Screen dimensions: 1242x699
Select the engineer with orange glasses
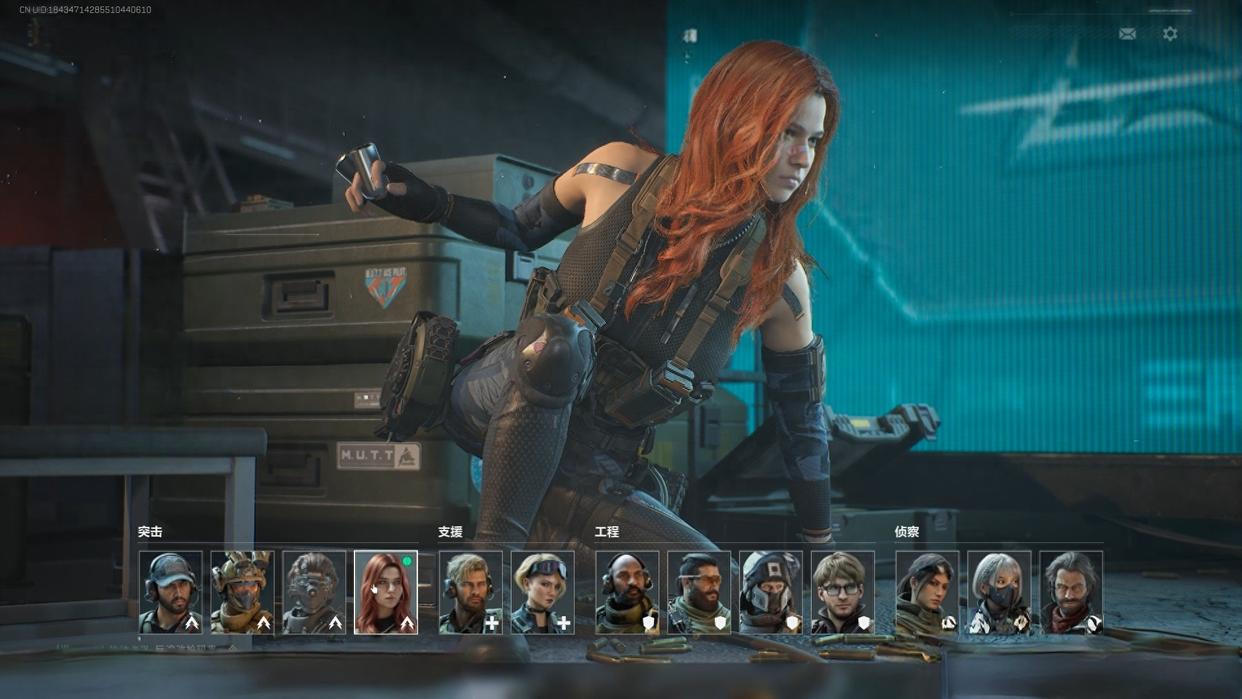(699, 592)
